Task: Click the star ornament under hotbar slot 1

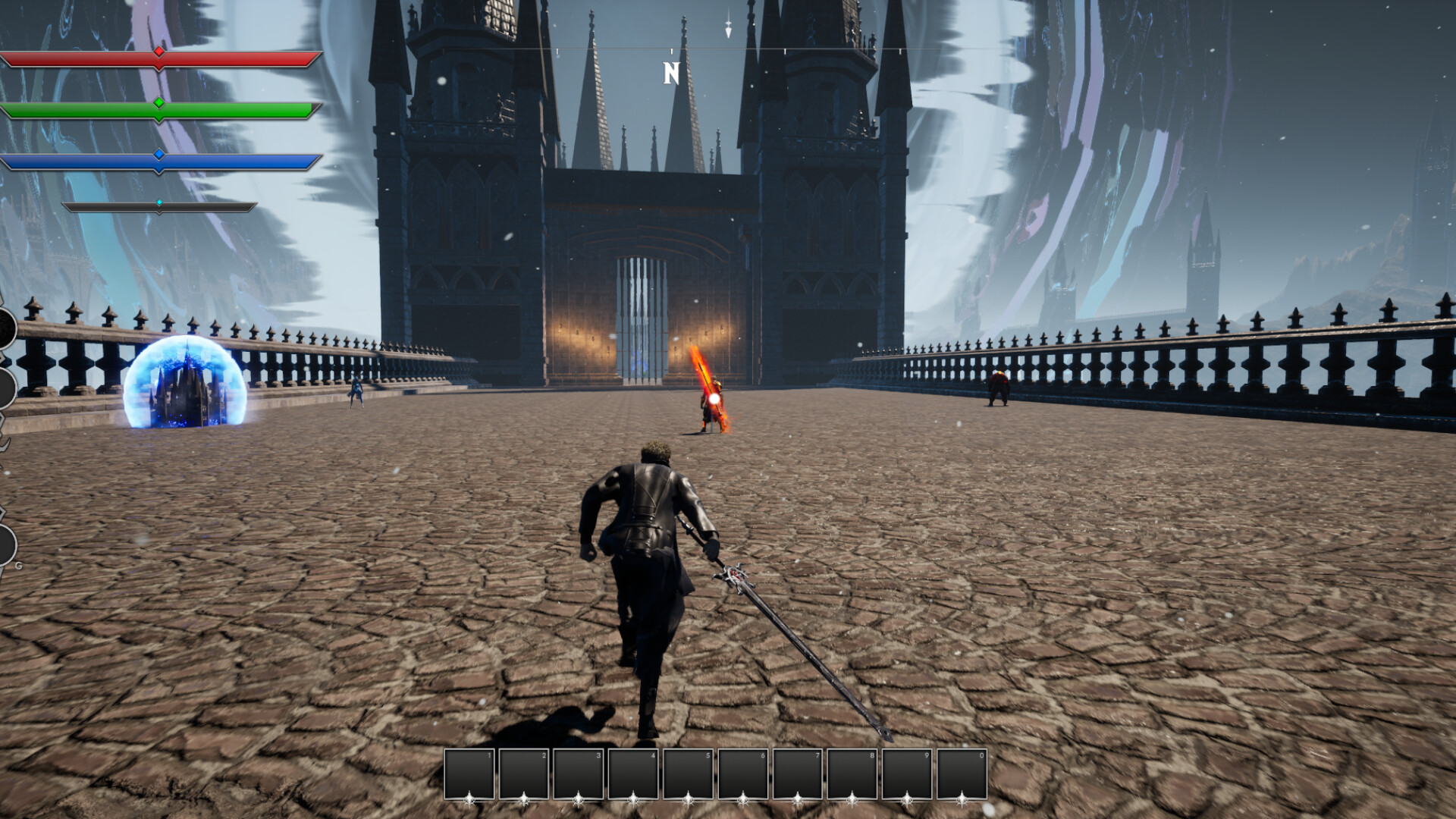Action: coord(469,800)
